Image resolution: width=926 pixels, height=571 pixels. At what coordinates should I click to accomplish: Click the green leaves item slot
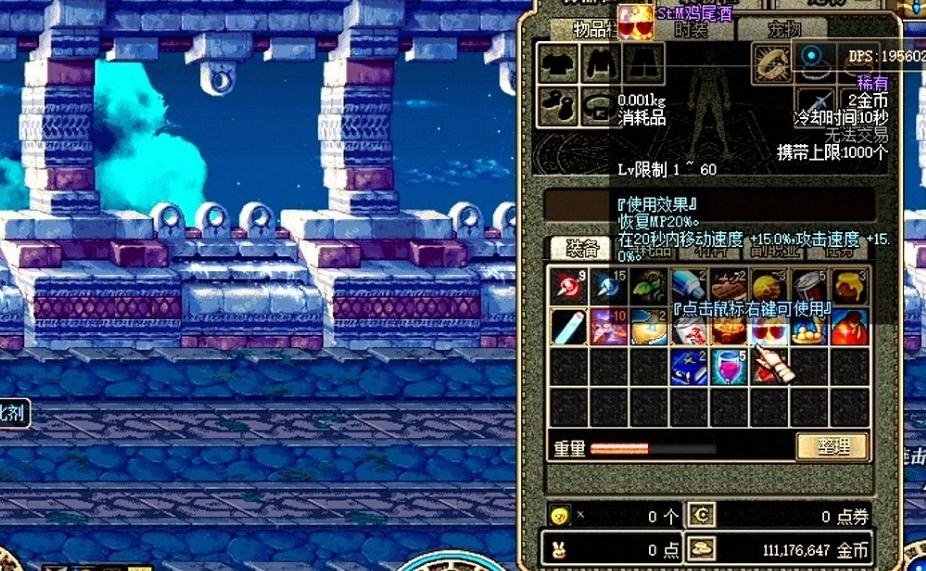tap(649, 286)
